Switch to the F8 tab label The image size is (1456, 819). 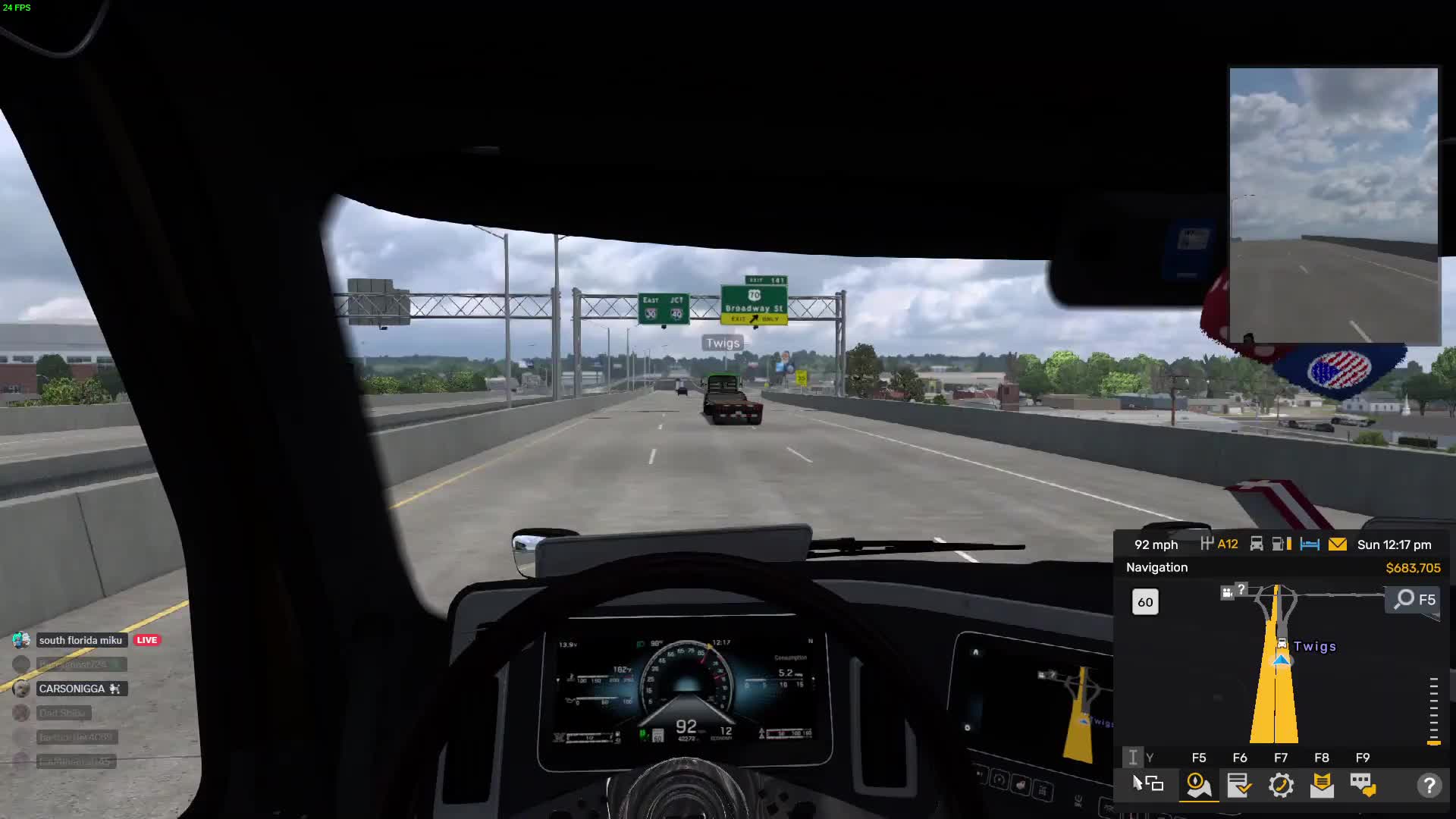coord(1323,757)
